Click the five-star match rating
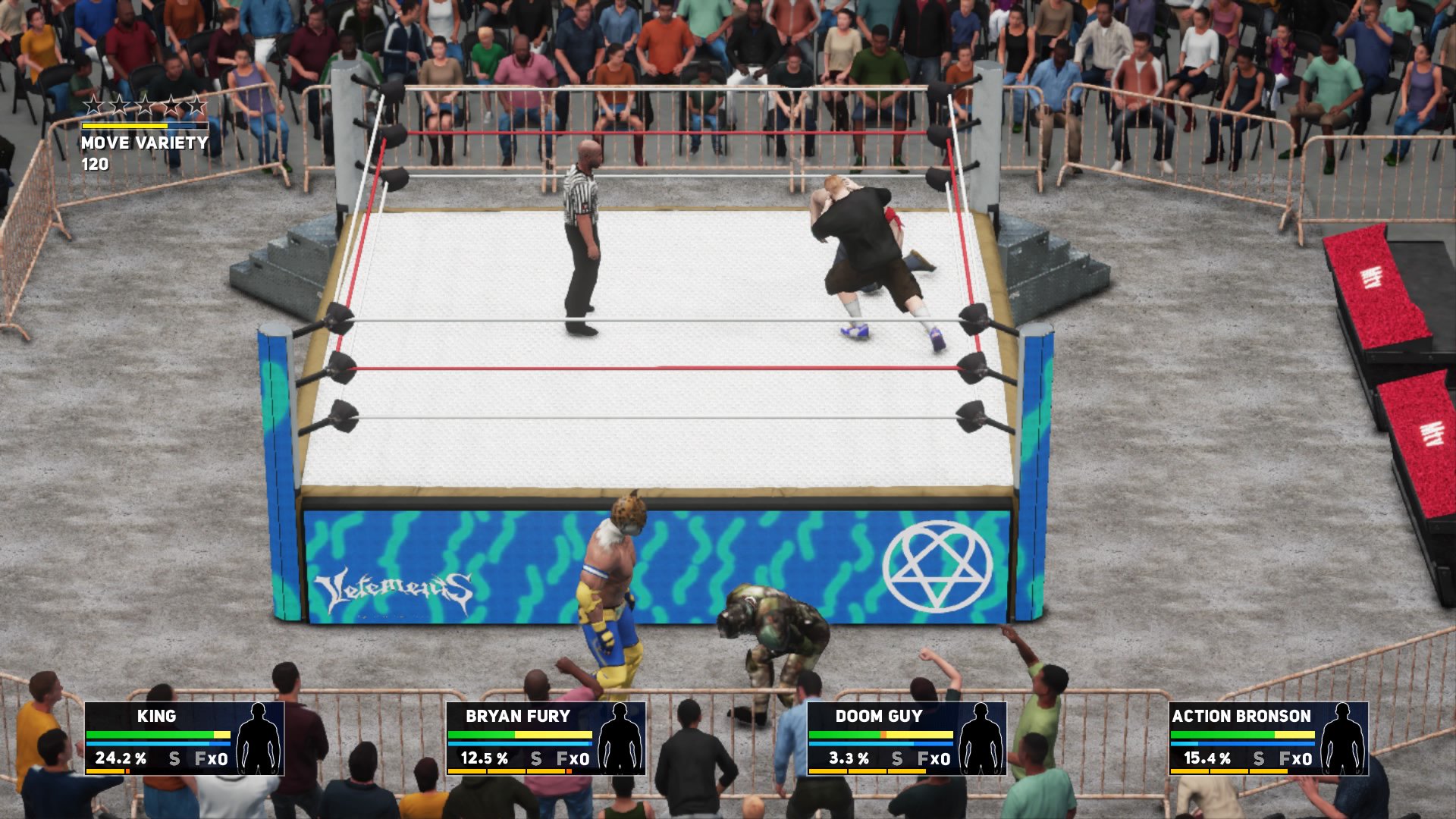Image resolution: width=1456 pixels, height=819 pixels. coord(145,105)
